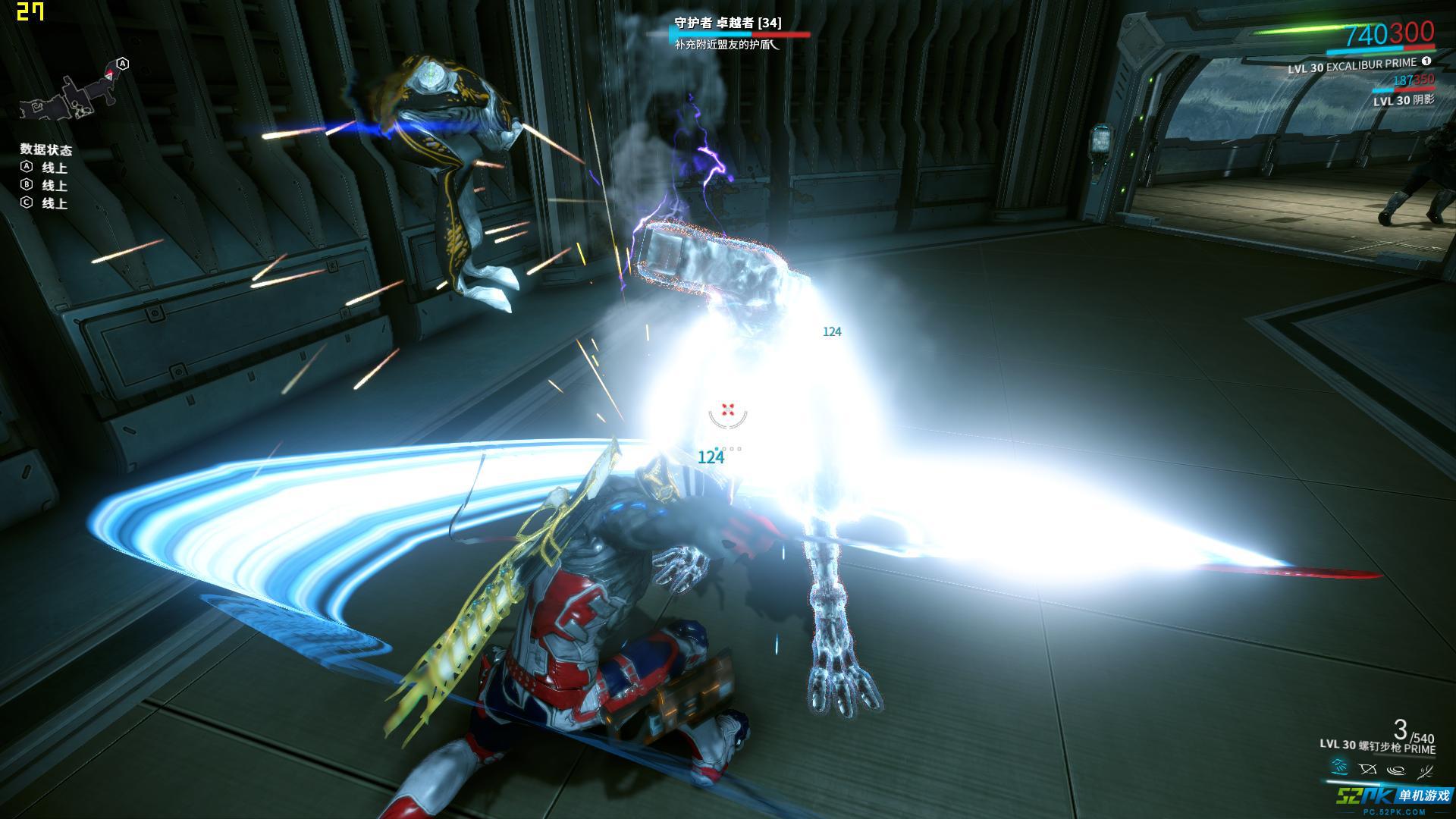Activate the crossed-out bow ability icon
Image resolution: width=1456 pixels, height=819 pixels.
tap(1368, 770)
